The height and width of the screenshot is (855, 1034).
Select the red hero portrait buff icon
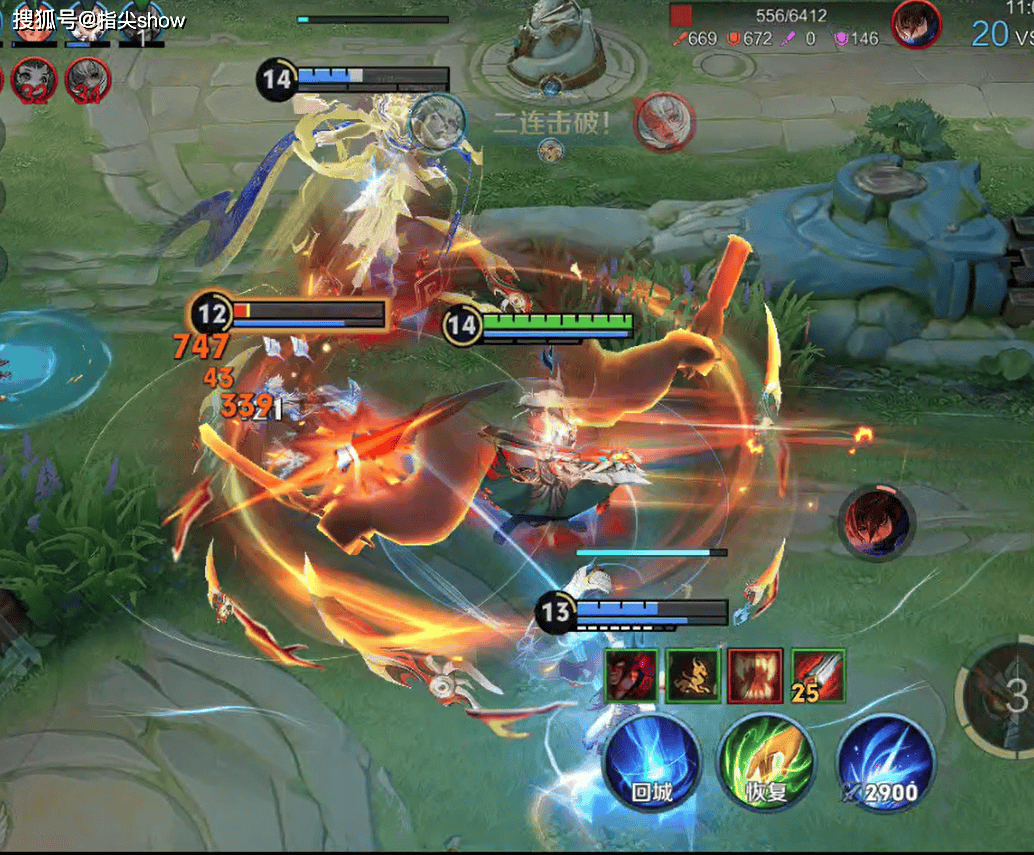coord(631,675)
